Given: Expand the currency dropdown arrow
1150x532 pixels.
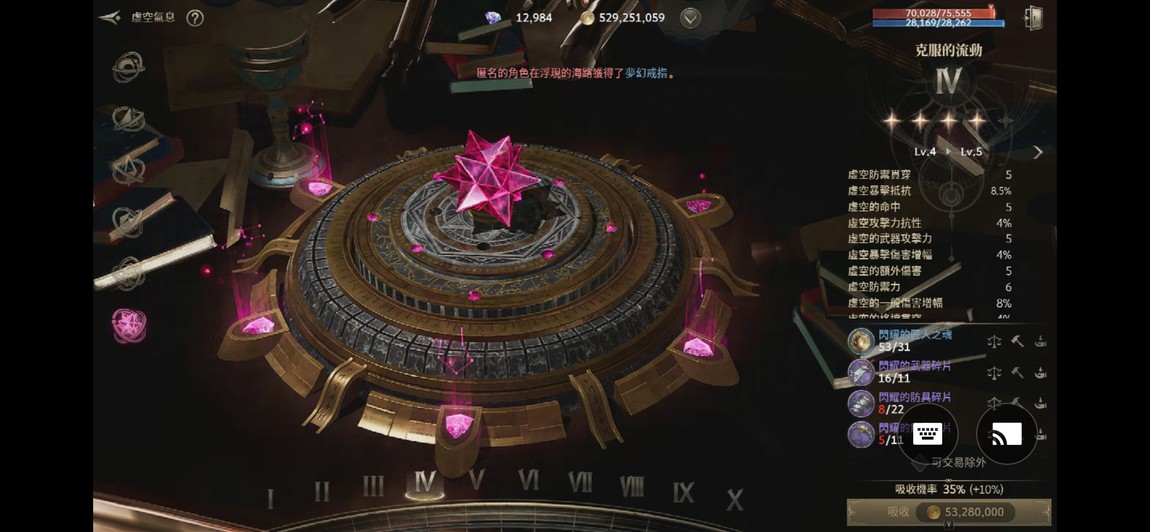Looking at the screenshot, I should tap(690, 18).
